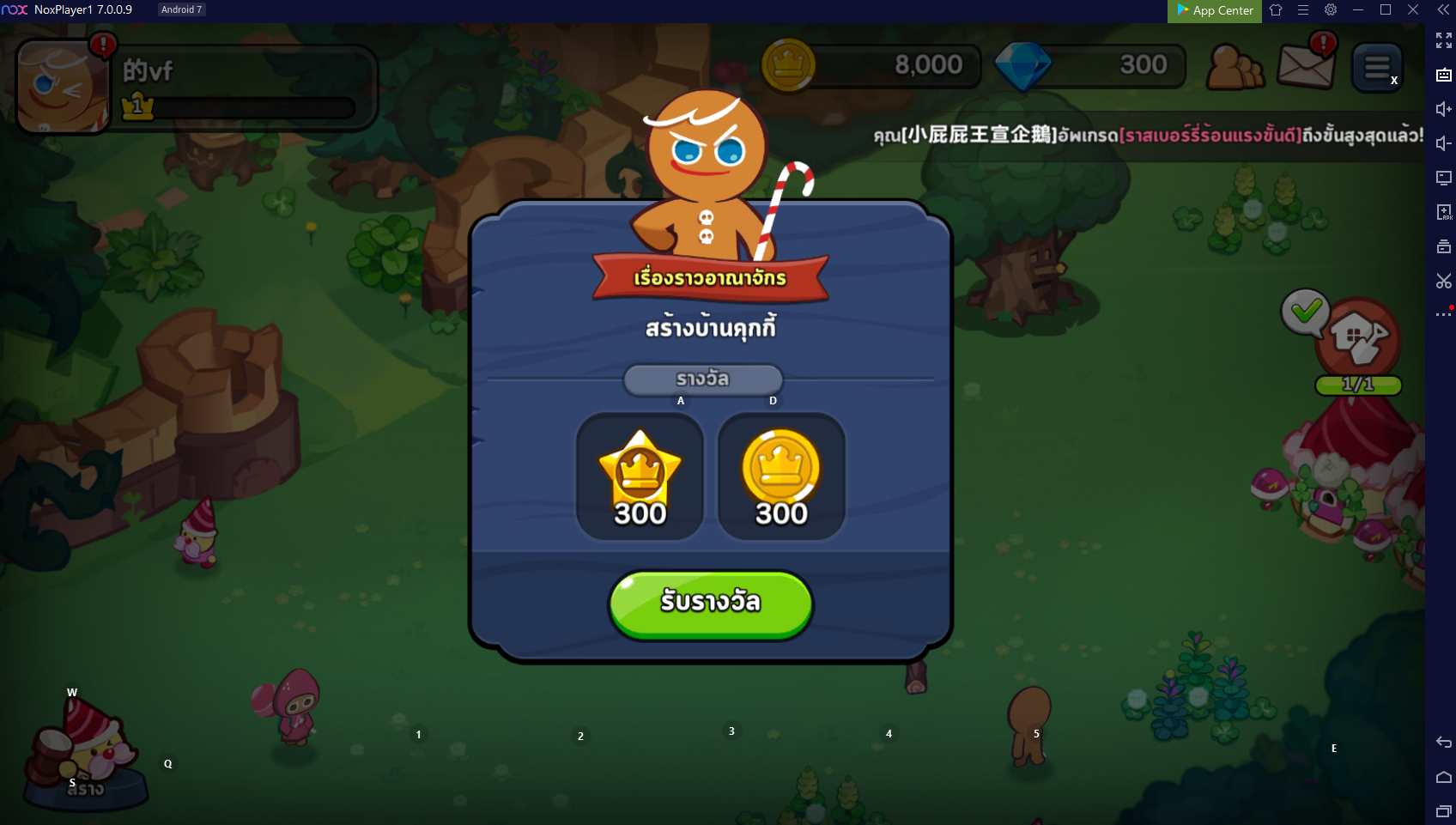Screen dimensions: 1456x825
Task: Click the gold crown coin currency icon
Action: coord(788,66)
